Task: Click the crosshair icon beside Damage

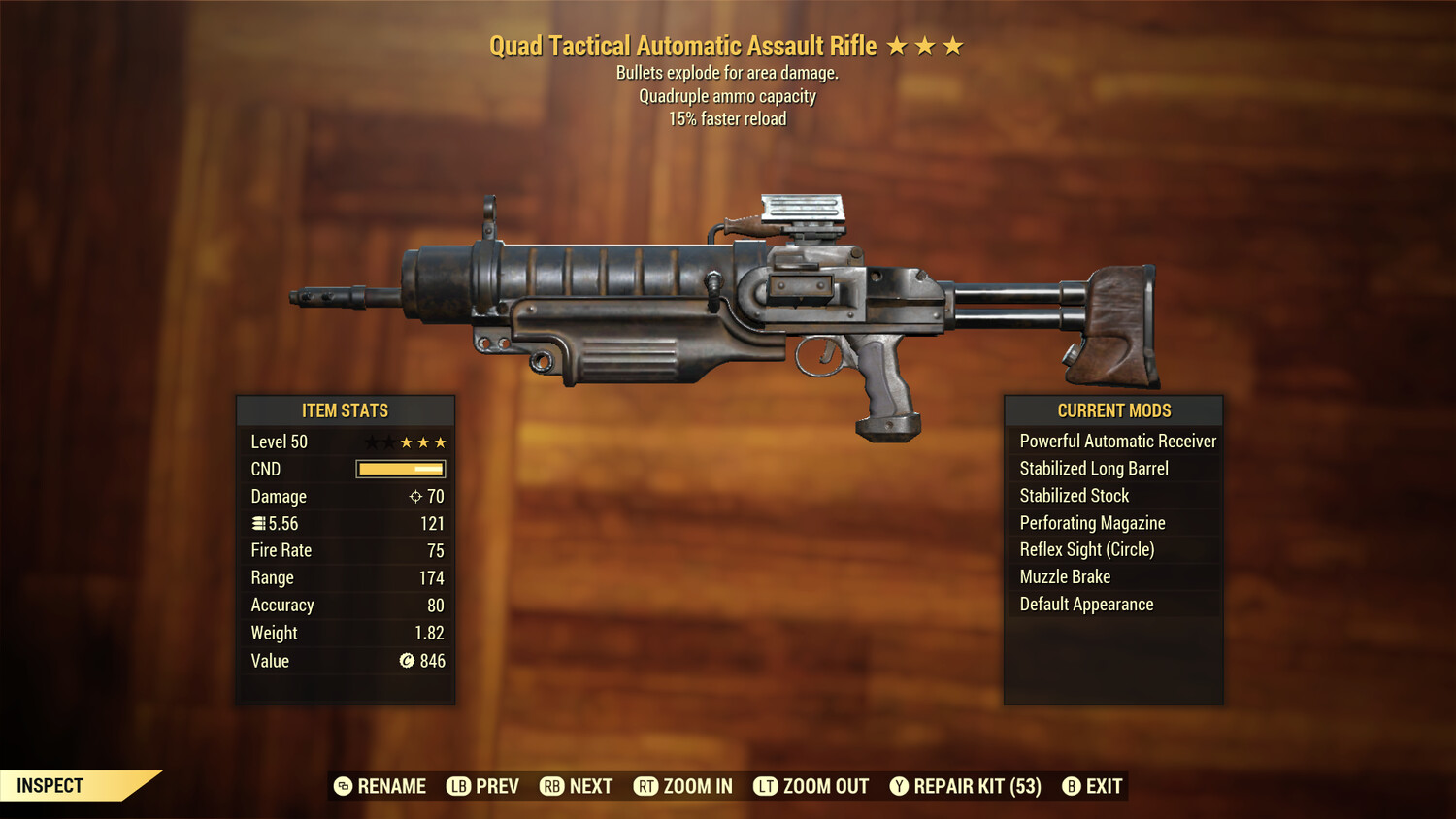Action: [x=414, y=496]
